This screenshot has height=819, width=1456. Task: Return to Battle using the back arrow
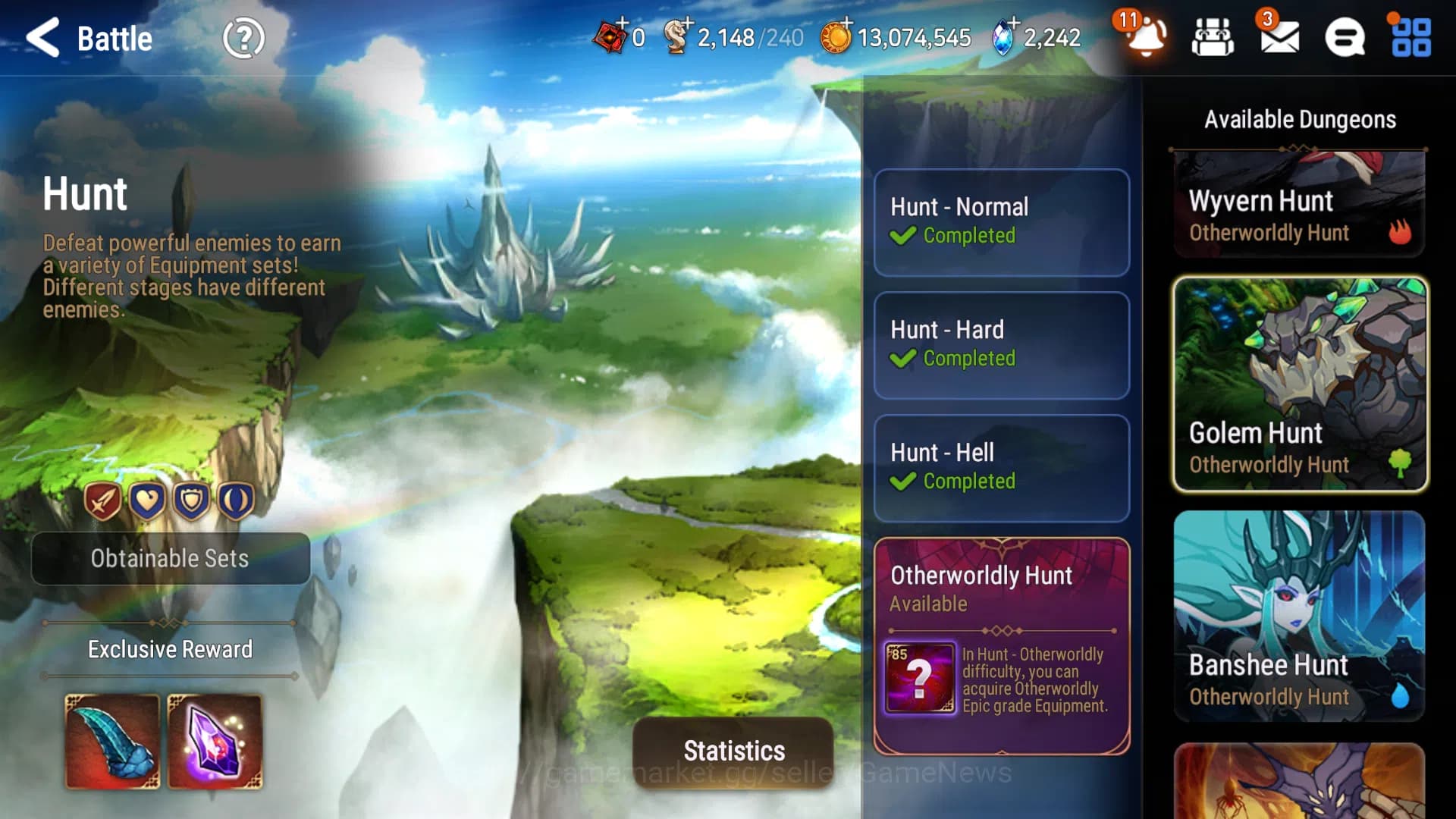(42, 37)
